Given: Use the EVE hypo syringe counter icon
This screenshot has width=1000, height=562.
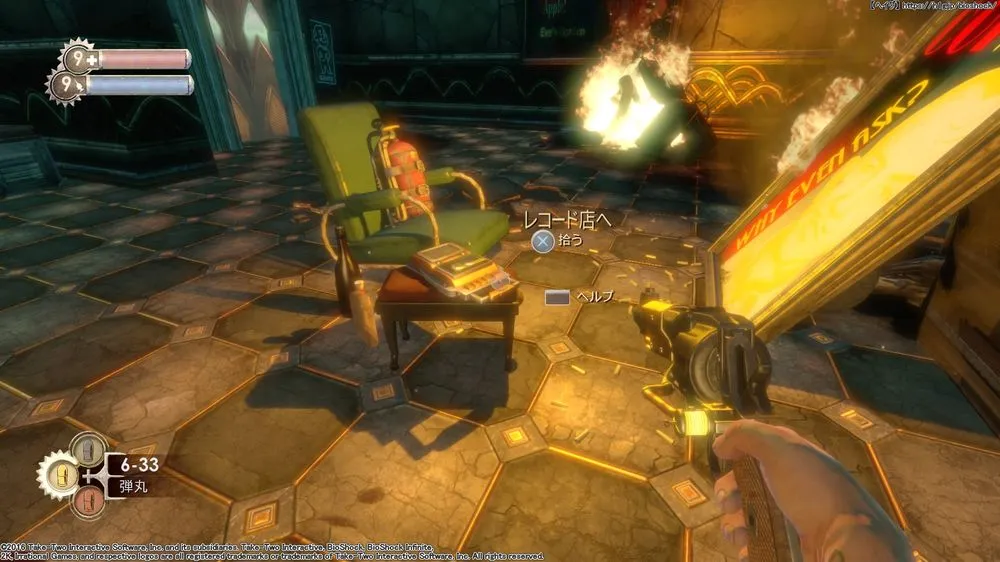Looking at the screenshot, I should 68,84.
